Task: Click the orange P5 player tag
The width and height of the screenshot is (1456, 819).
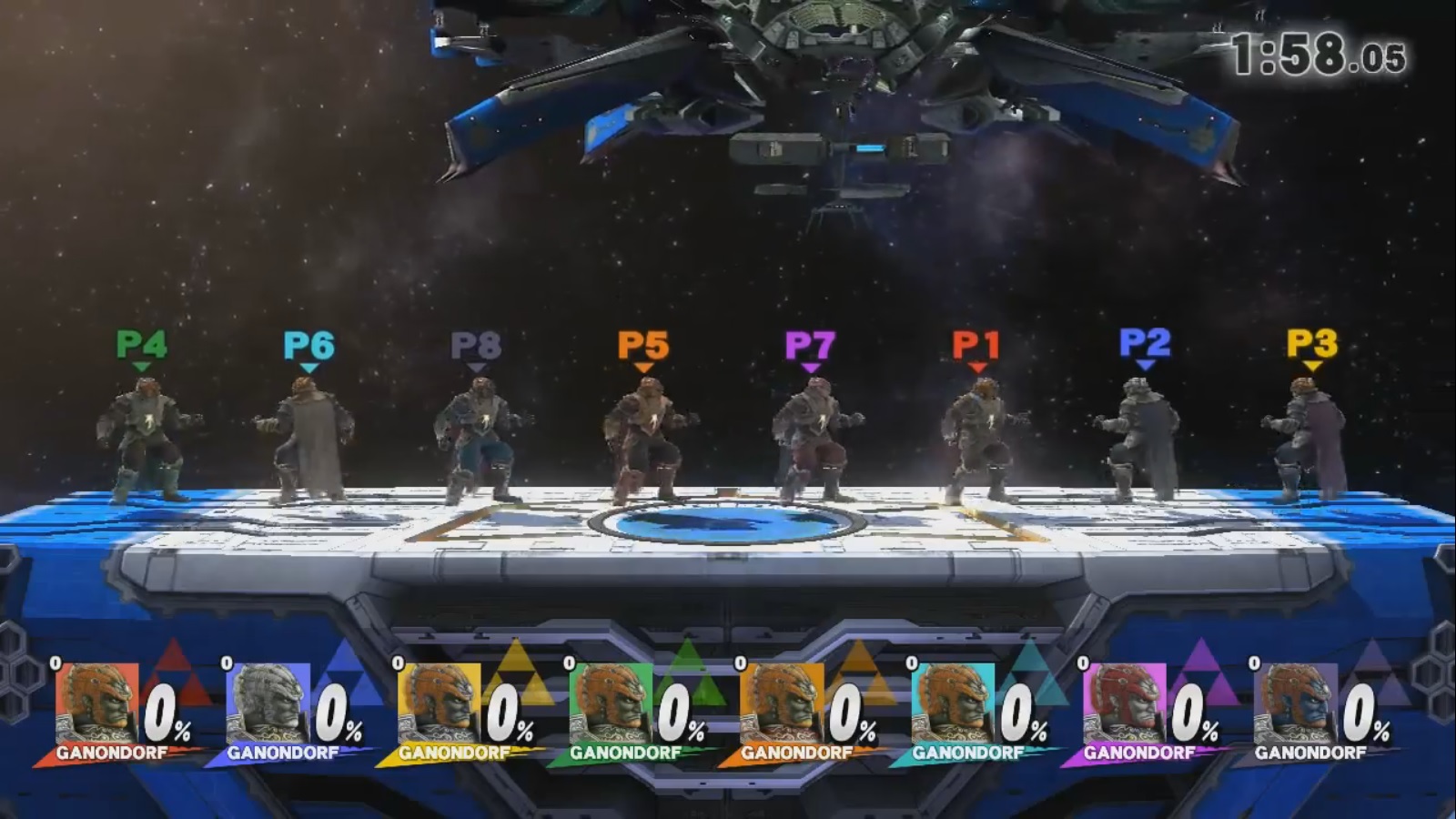Action: pos(643,346)
